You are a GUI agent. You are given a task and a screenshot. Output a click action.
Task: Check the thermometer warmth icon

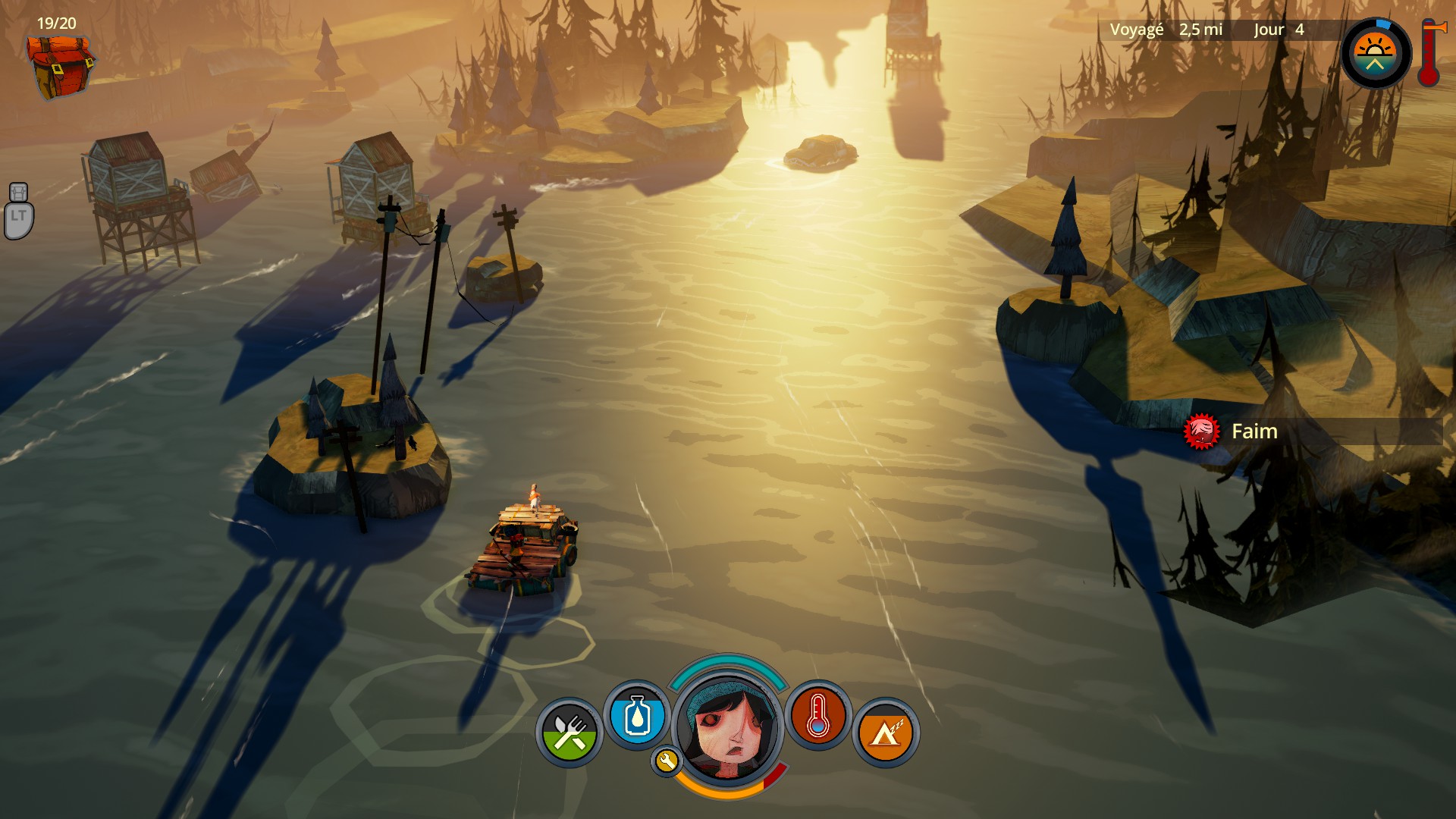(x=817, y=716)
